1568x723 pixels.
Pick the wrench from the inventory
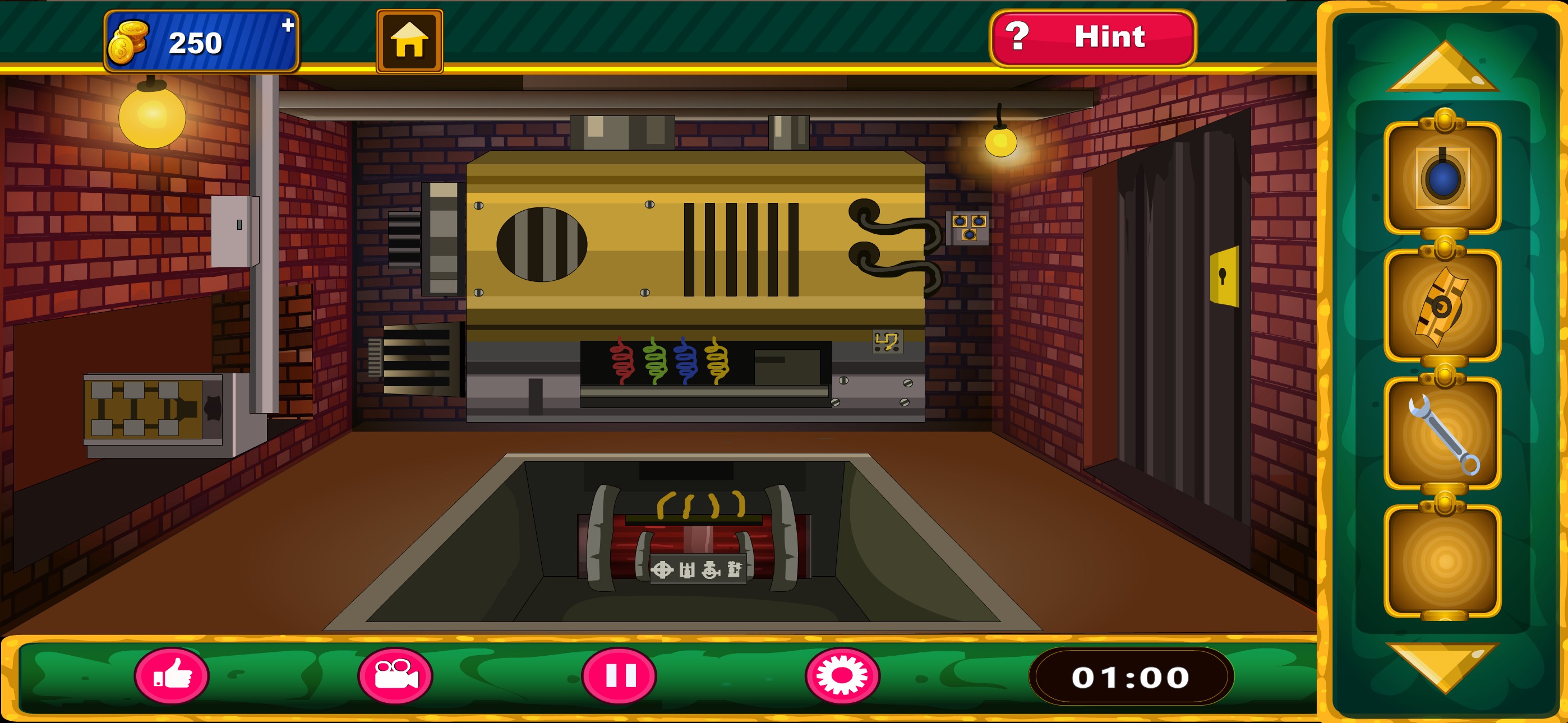[x=1442, y=434]
